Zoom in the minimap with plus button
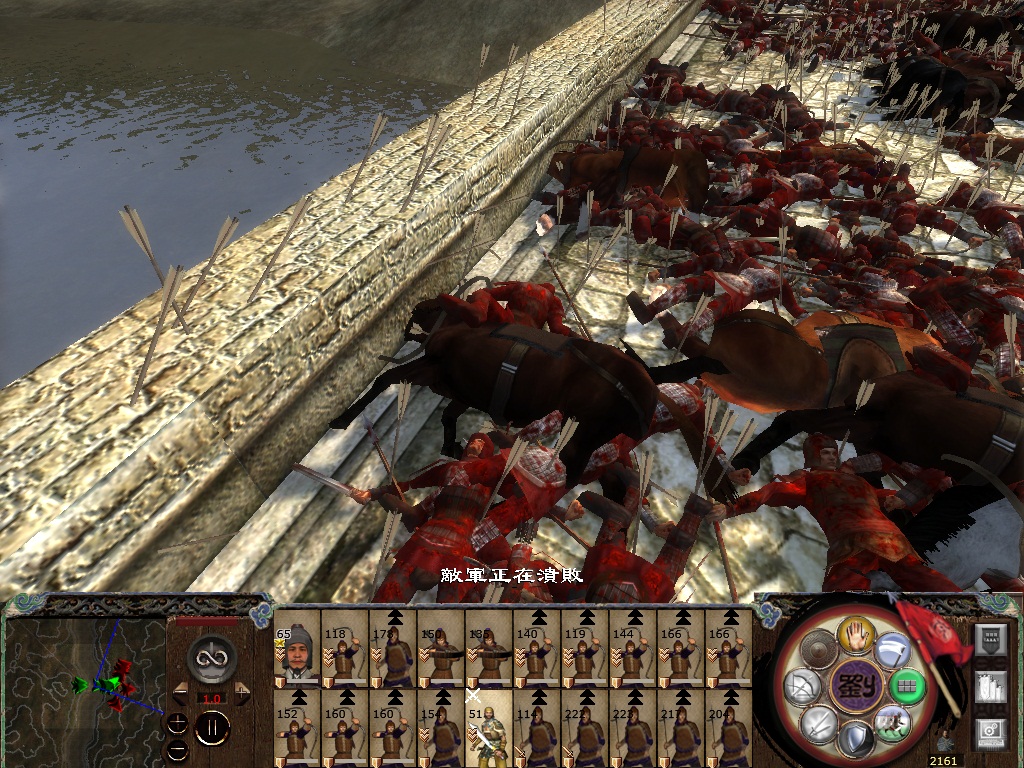 point(177,721)
